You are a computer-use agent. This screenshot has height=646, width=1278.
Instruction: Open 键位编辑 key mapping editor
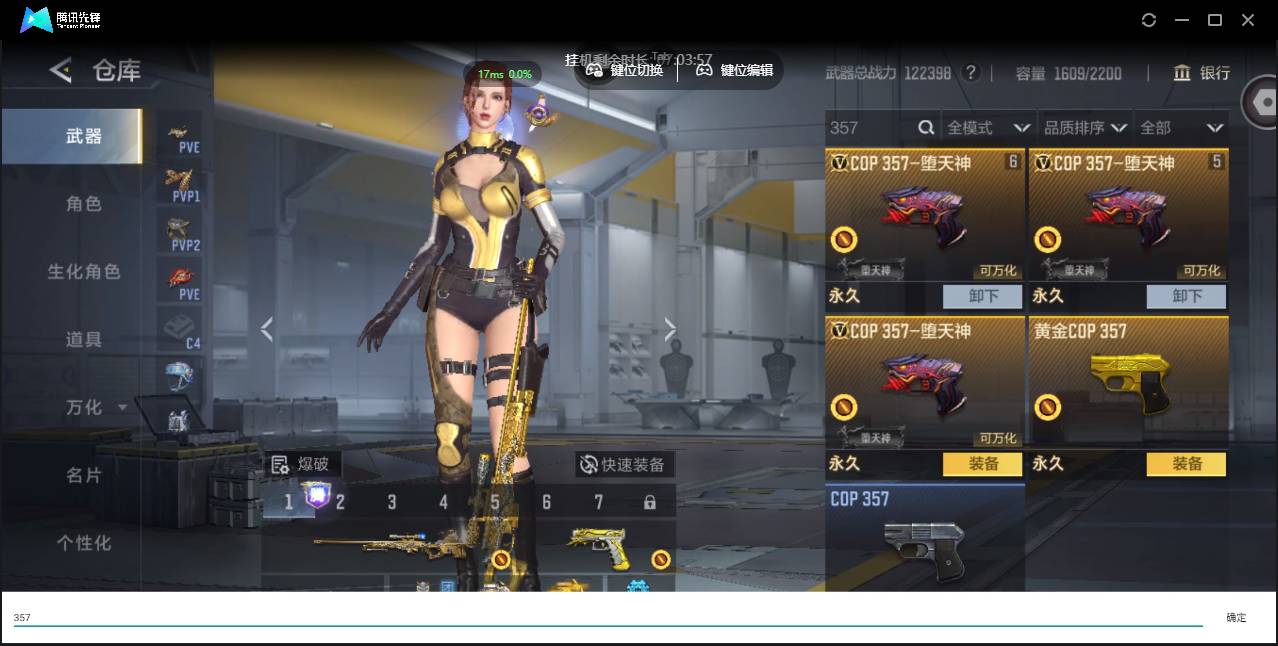tap(735, 70)
